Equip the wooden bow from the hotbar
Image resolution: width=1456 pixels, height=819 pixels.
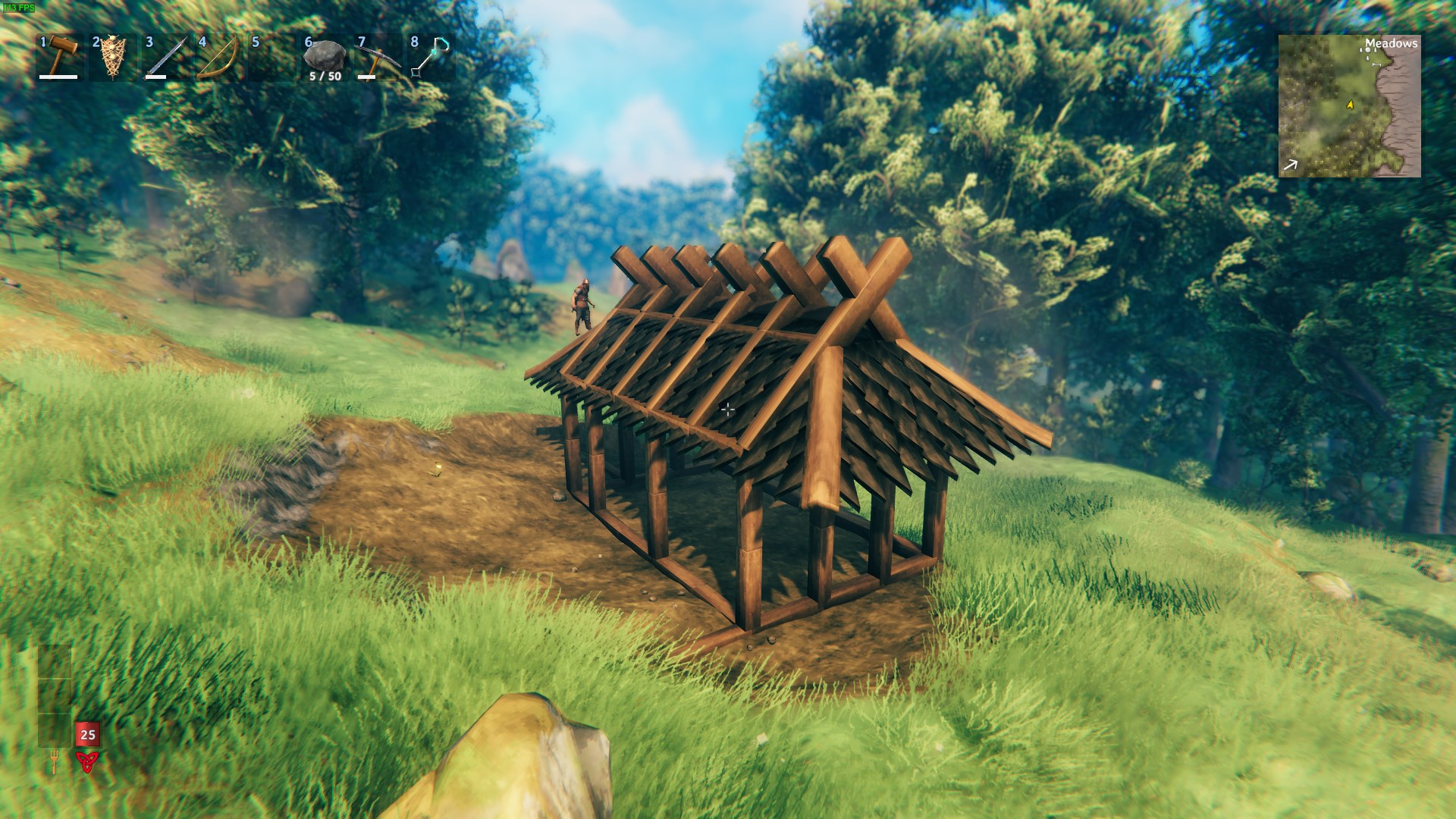coord(218,57)
